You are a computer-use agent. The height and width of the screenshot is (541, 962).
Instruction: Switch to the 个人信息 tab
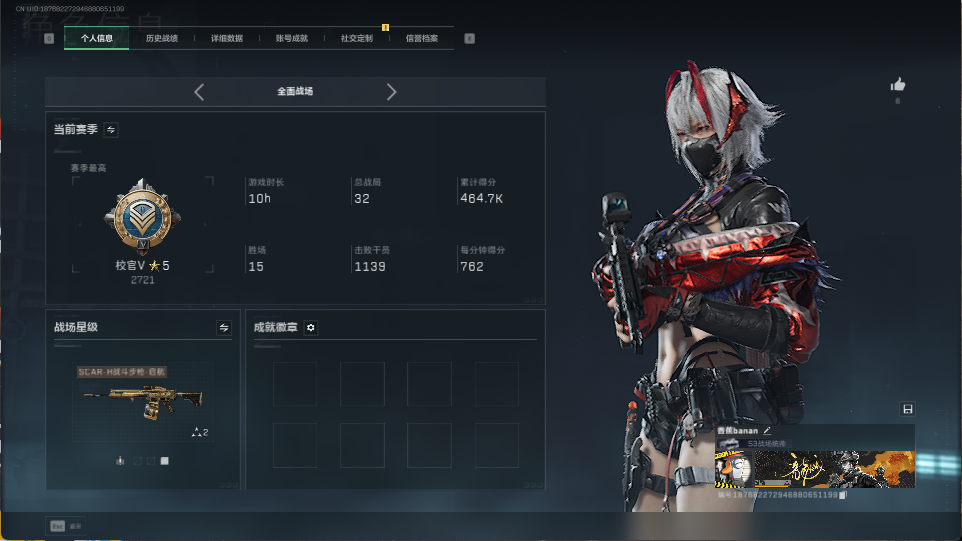(97, 38)
